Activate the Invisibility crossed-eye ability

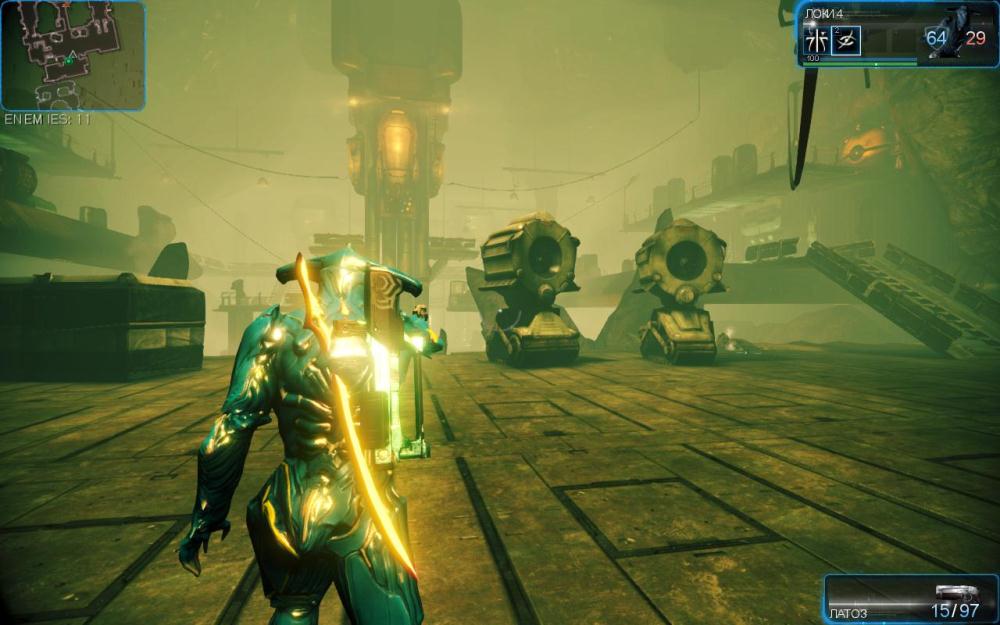click(x=847, y=40)
